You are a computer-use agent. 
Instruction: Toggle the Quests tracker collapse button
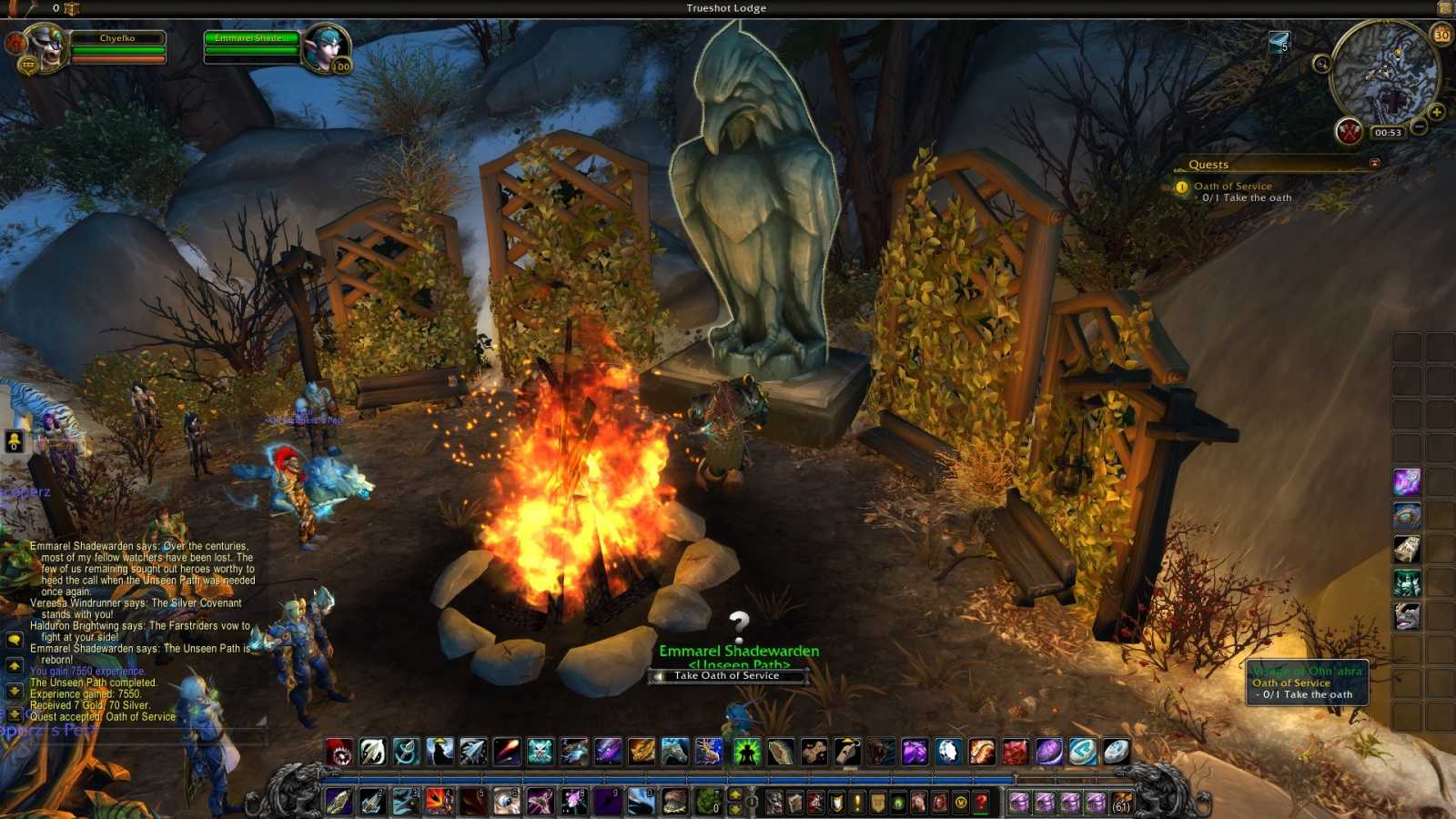(1374, 163)
